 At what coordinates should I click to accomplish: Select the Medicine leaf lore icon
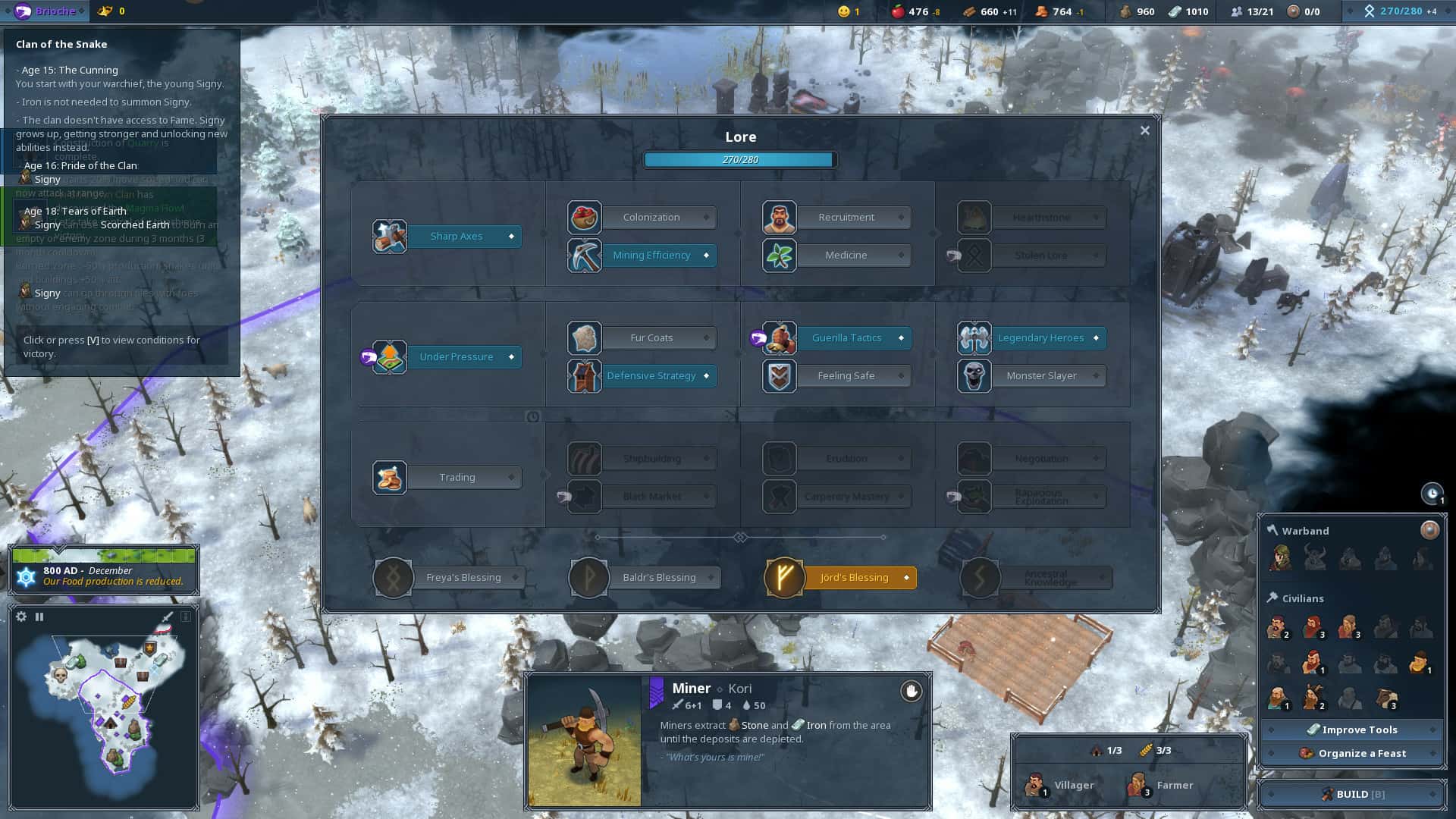click(778, 256)
